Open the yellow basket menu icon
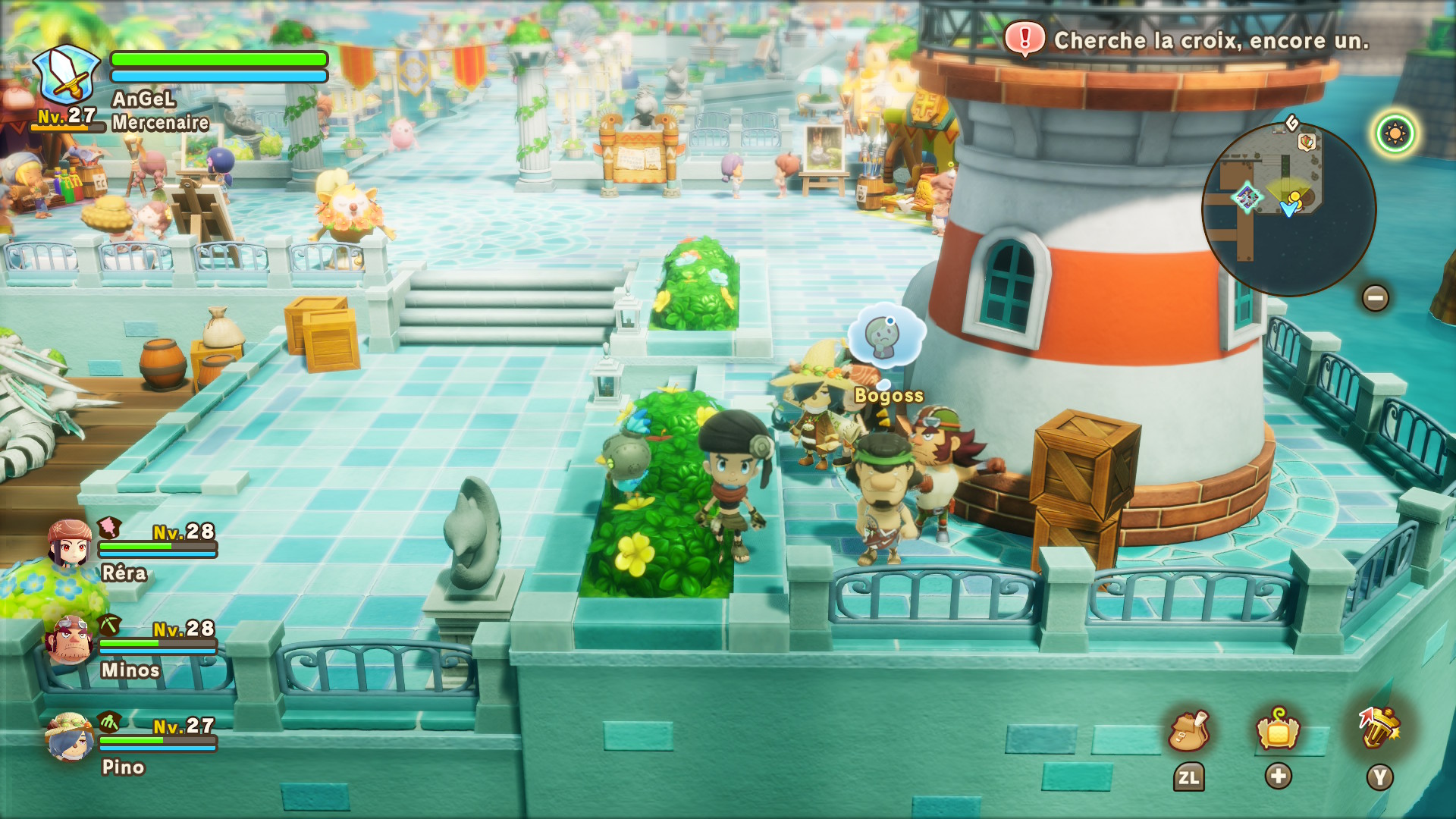The width and height of the screenshot is (1456, 819). coord(1278,730)
